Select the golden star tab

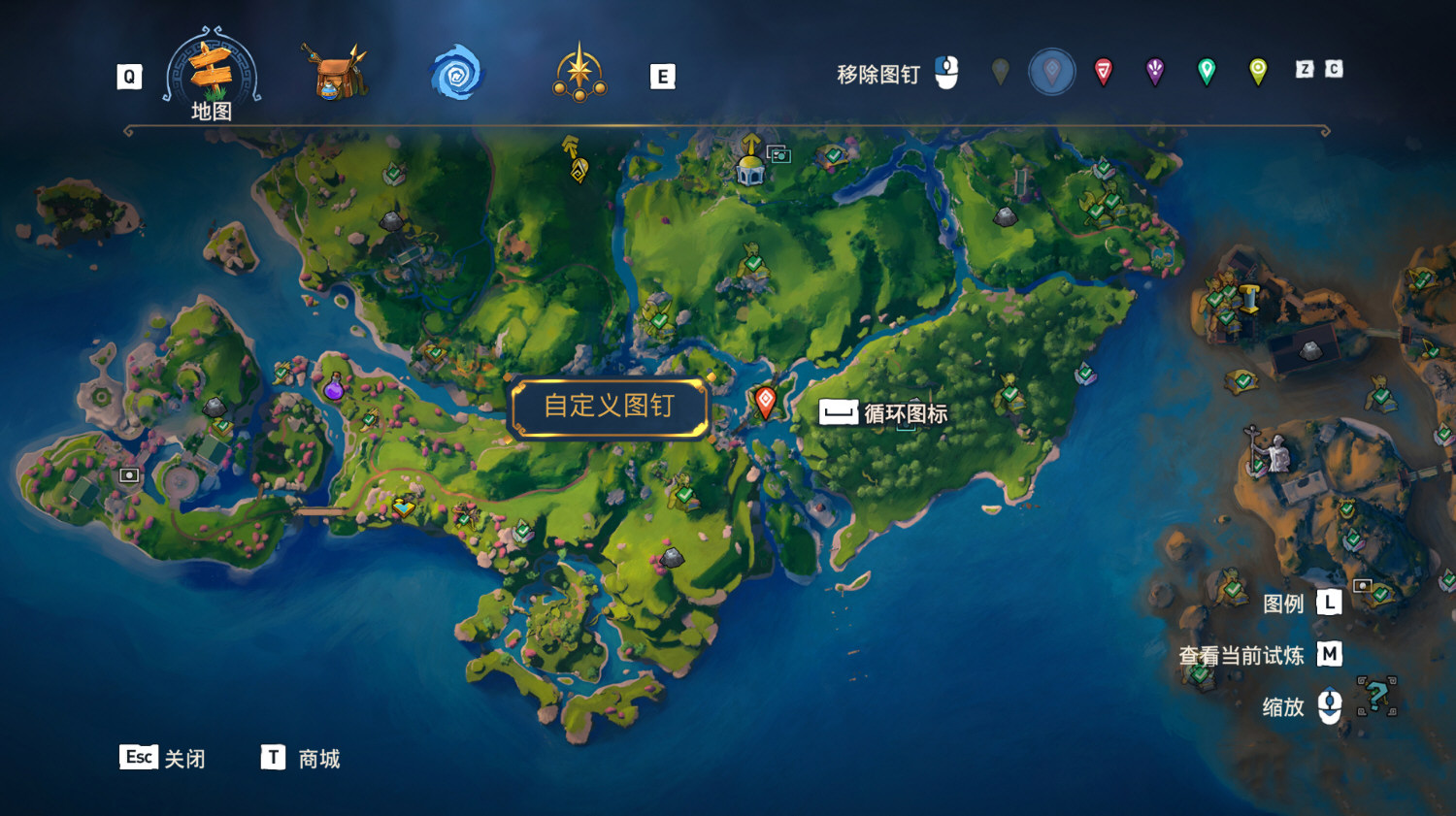579,73
